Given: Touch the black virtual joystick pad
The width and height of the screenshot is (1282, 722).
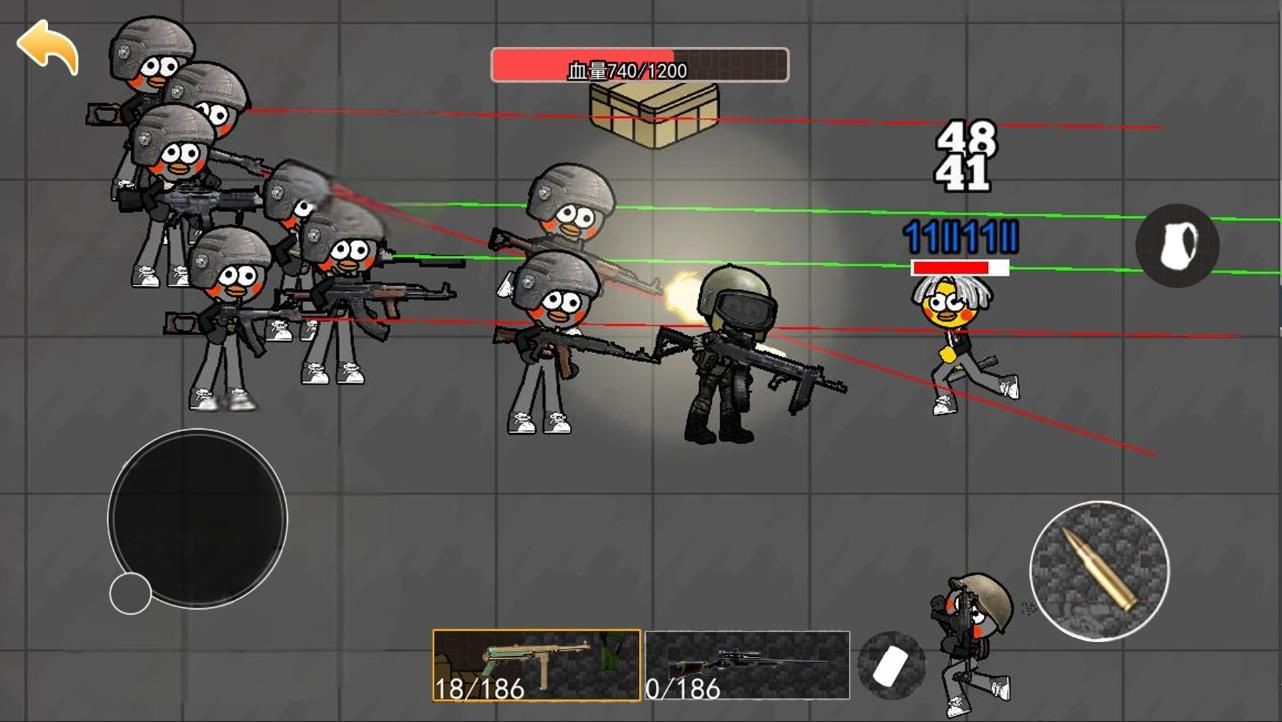Looking at the screenshot, I should pos(197,518).
